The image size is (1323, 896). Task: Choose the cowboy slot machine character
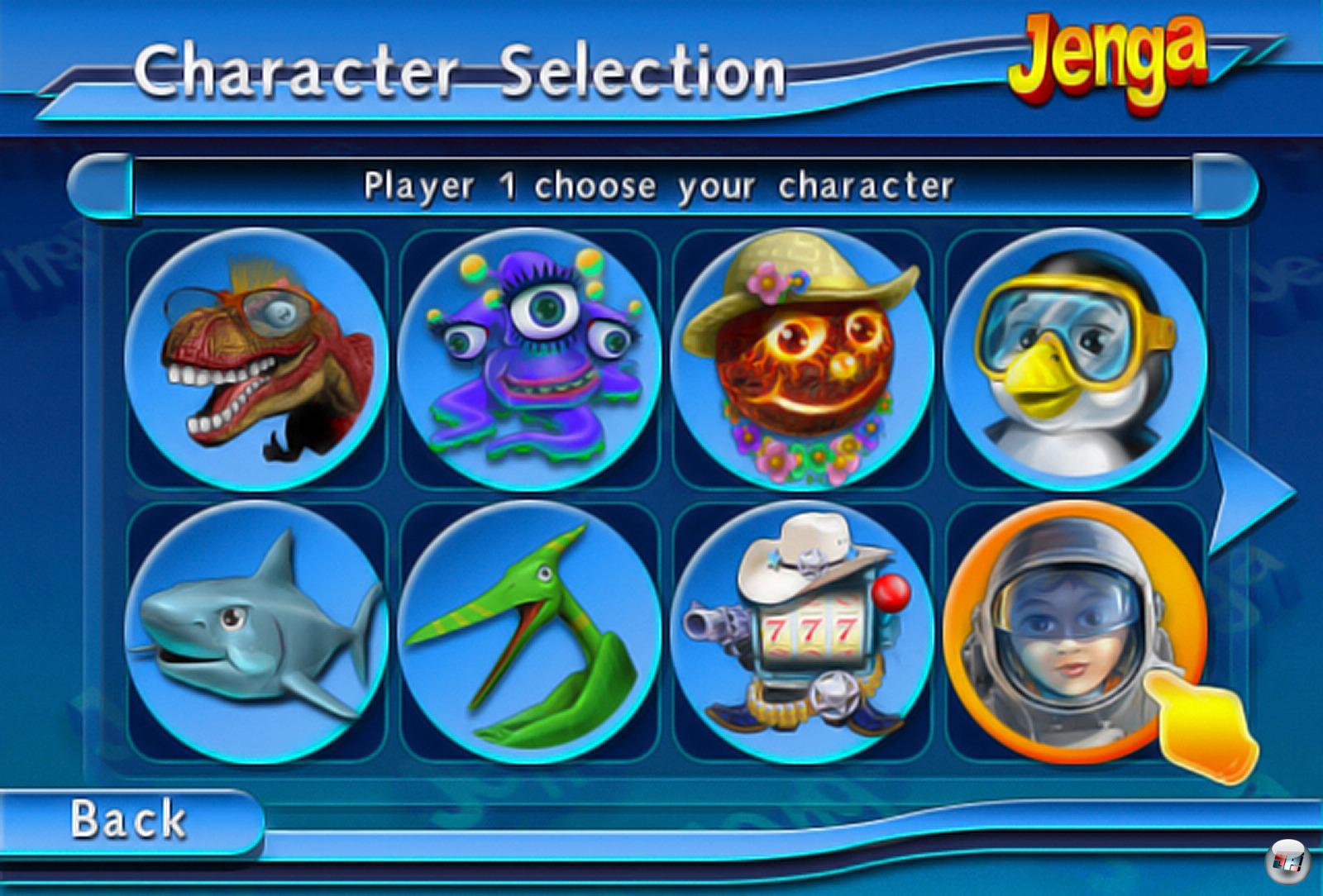tap(802, 631)
